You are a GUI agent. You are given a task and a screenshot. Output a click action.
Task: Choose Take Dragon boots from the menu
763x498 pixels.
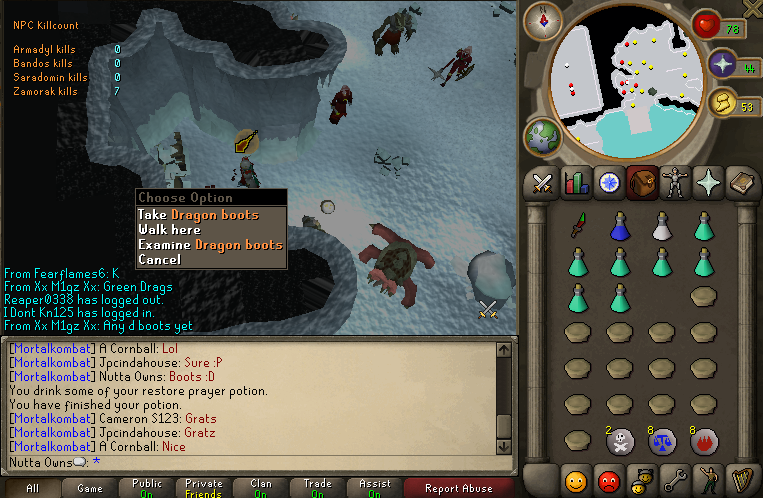198,215
